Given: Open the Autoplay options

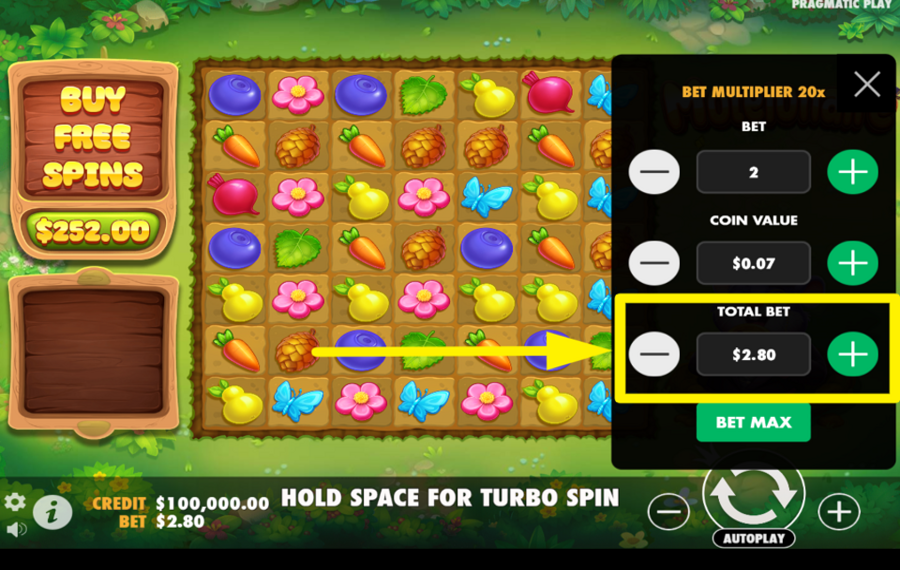Looking at the screenshot, I should [754, 538].
